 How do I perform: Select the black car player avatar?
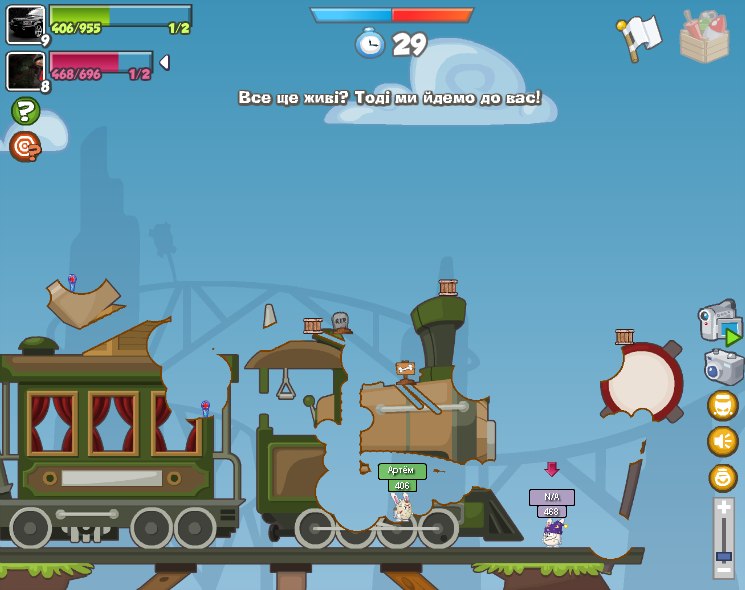click(25, 23)
